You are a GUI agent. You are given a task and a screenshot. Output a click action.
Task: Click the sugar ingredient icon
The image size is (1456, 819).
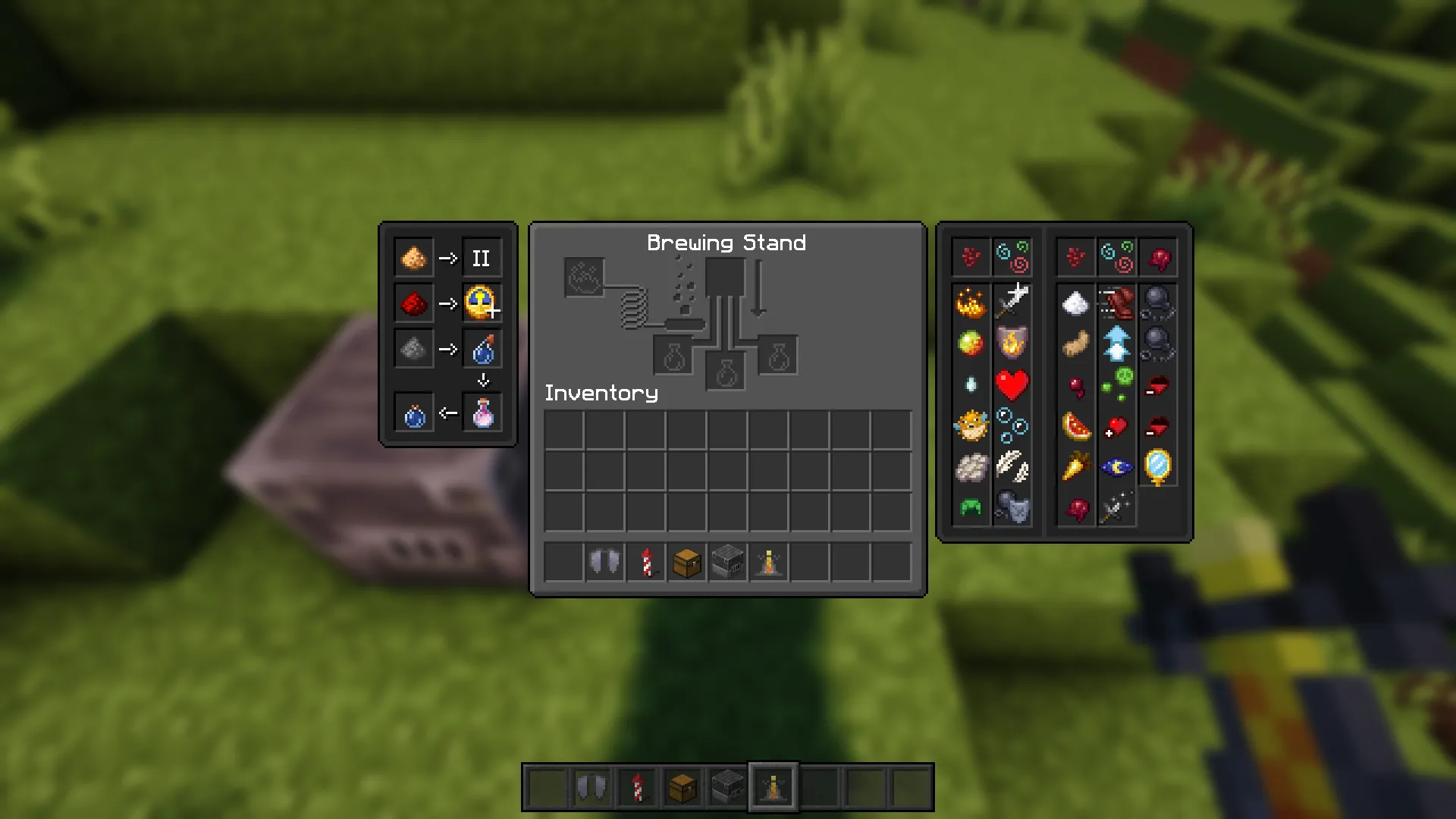click(x=1076, y=304)
